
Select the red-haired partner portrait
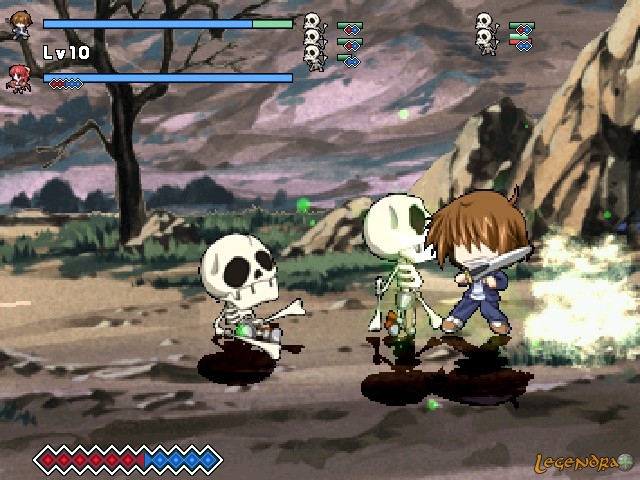pyautogui.click(x=19, y=77)
